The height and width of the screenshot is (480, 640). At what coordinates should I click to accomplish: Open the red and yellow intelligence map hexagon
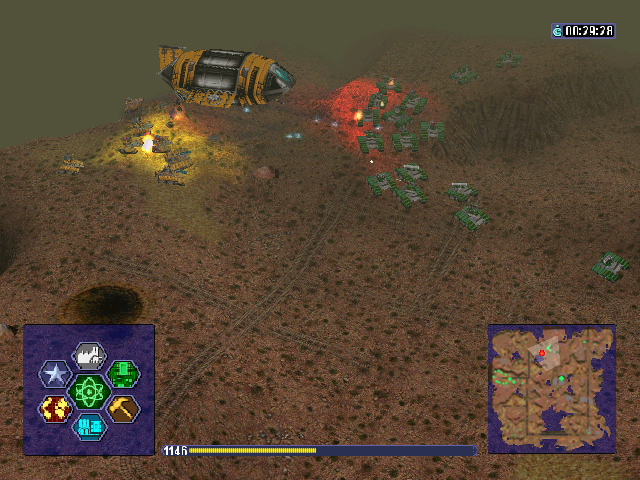click(x=55, y=408)
